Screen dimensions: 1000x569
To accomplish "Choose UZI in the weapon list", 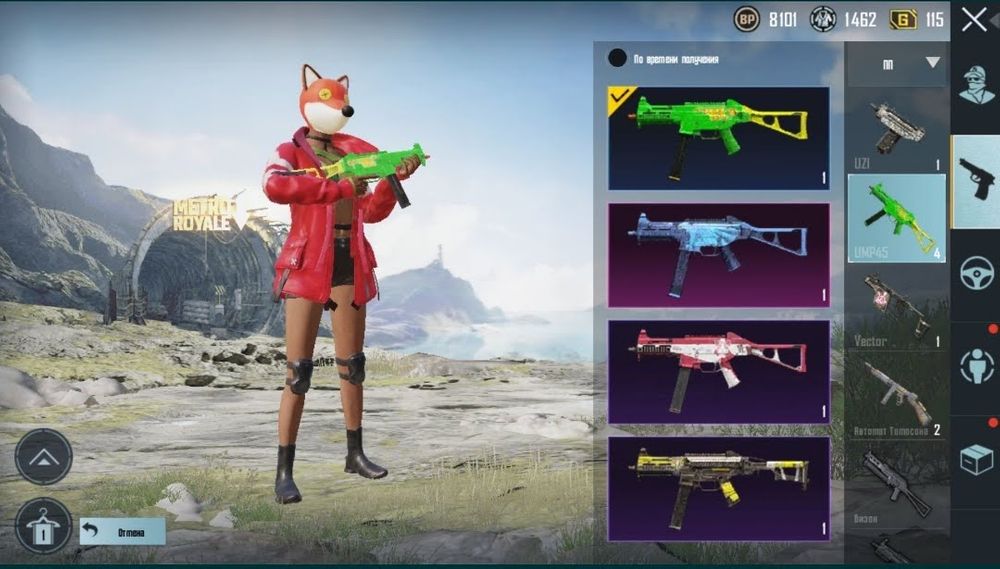I will [897, 131].
